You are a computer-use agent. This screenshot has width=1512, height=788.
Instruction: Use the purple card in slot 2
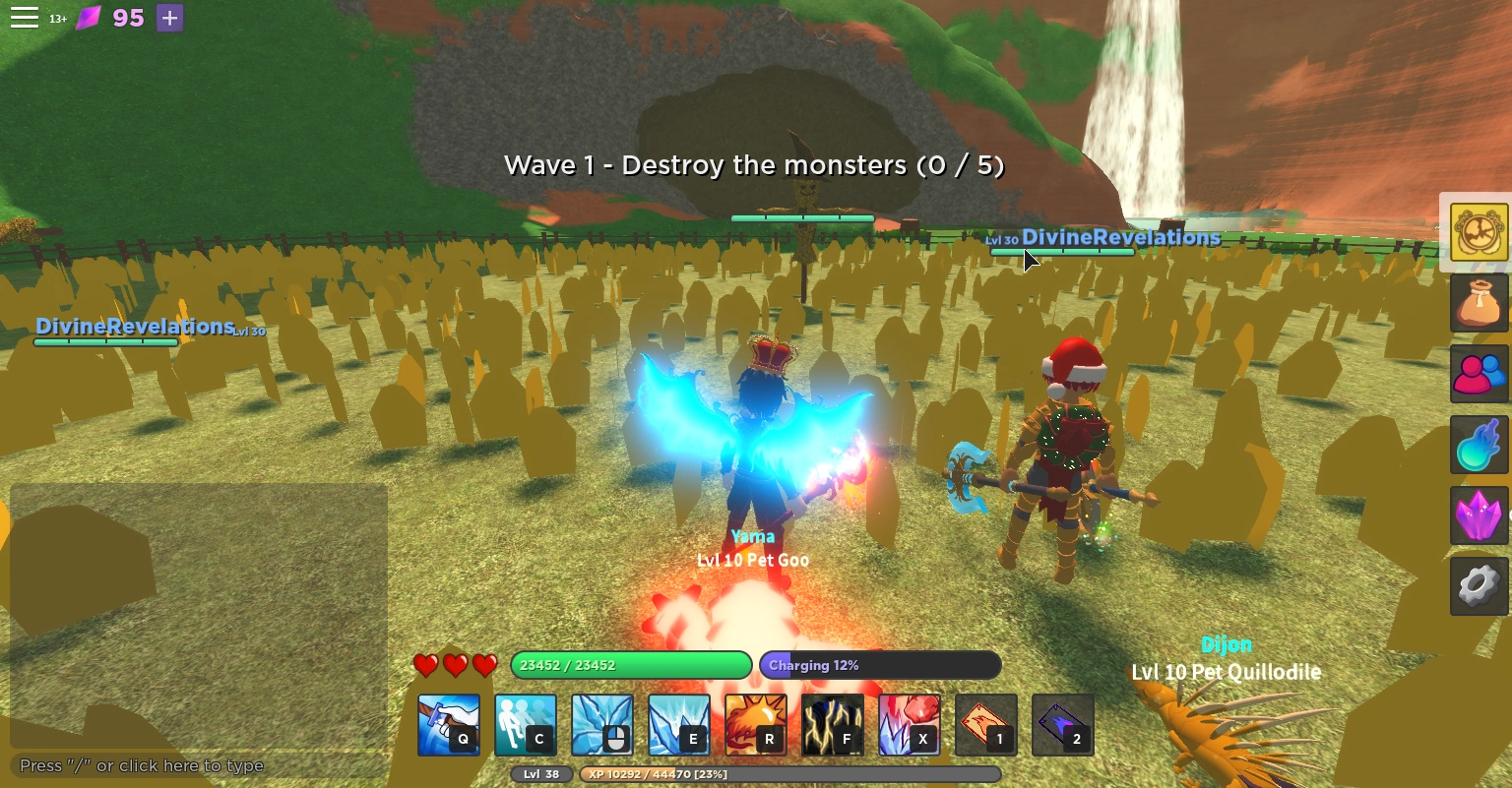pyautogui.click(x=1062, y=724)
